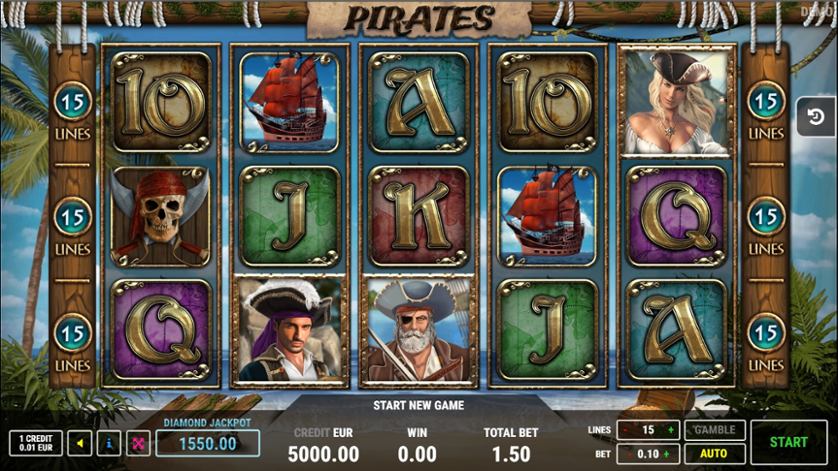Open the game history clock icon
This screenshot has height=471, width=838.
tap(816, 117)
